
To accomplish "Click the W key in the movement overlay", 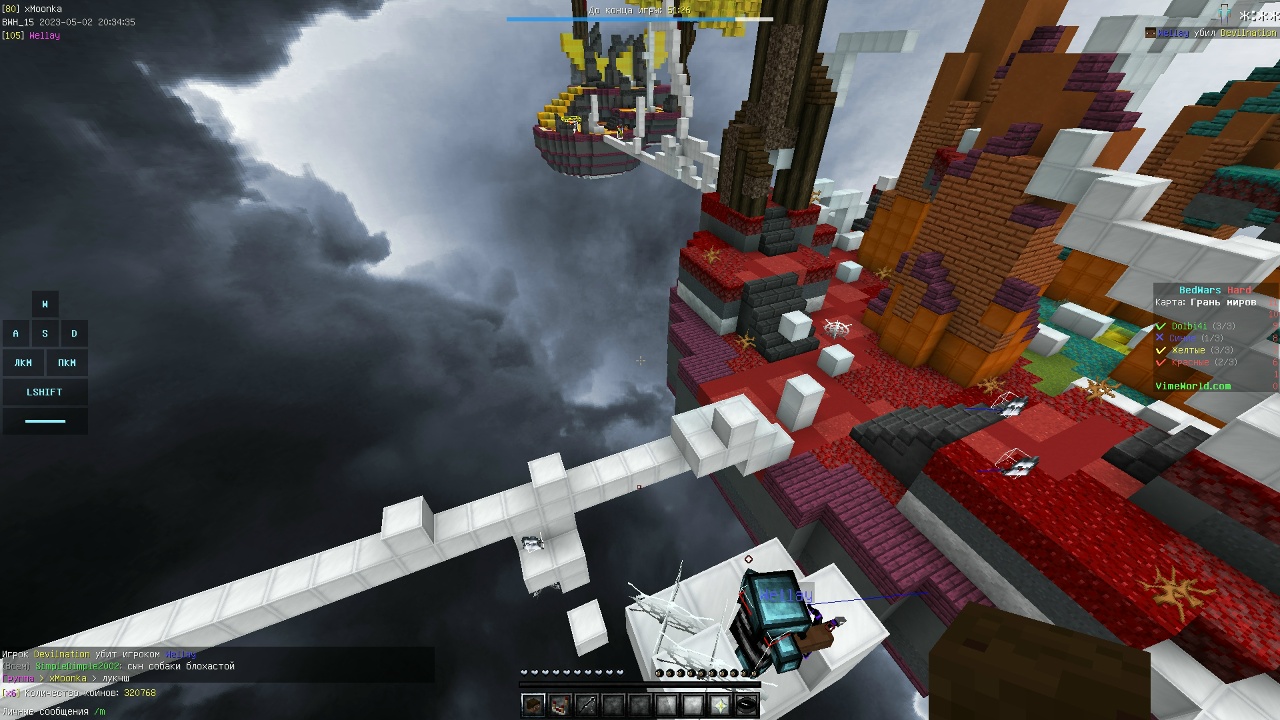I will pos(44,303).
